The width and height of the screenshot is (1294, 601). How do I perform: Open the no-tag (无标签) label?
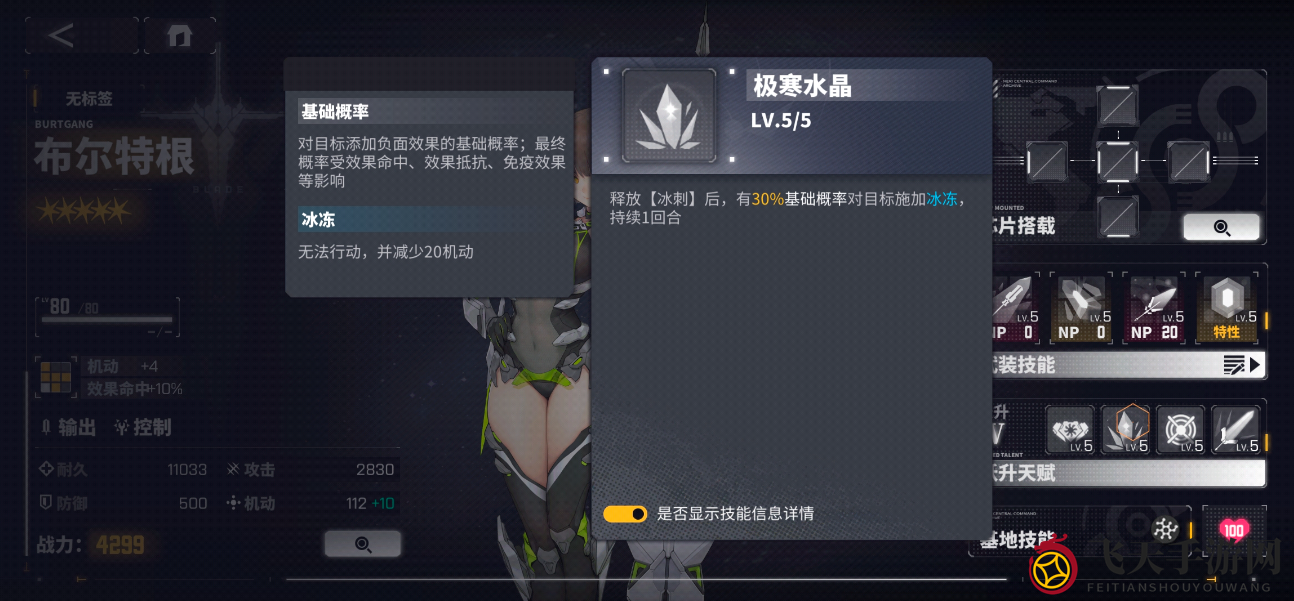[89, 99]
